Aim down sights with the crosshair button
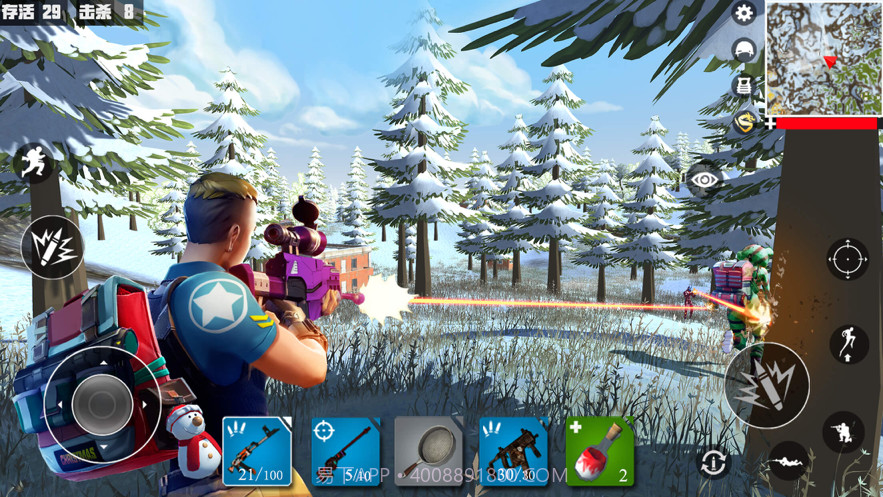This screenshot has width=883, height=497. 847,259
